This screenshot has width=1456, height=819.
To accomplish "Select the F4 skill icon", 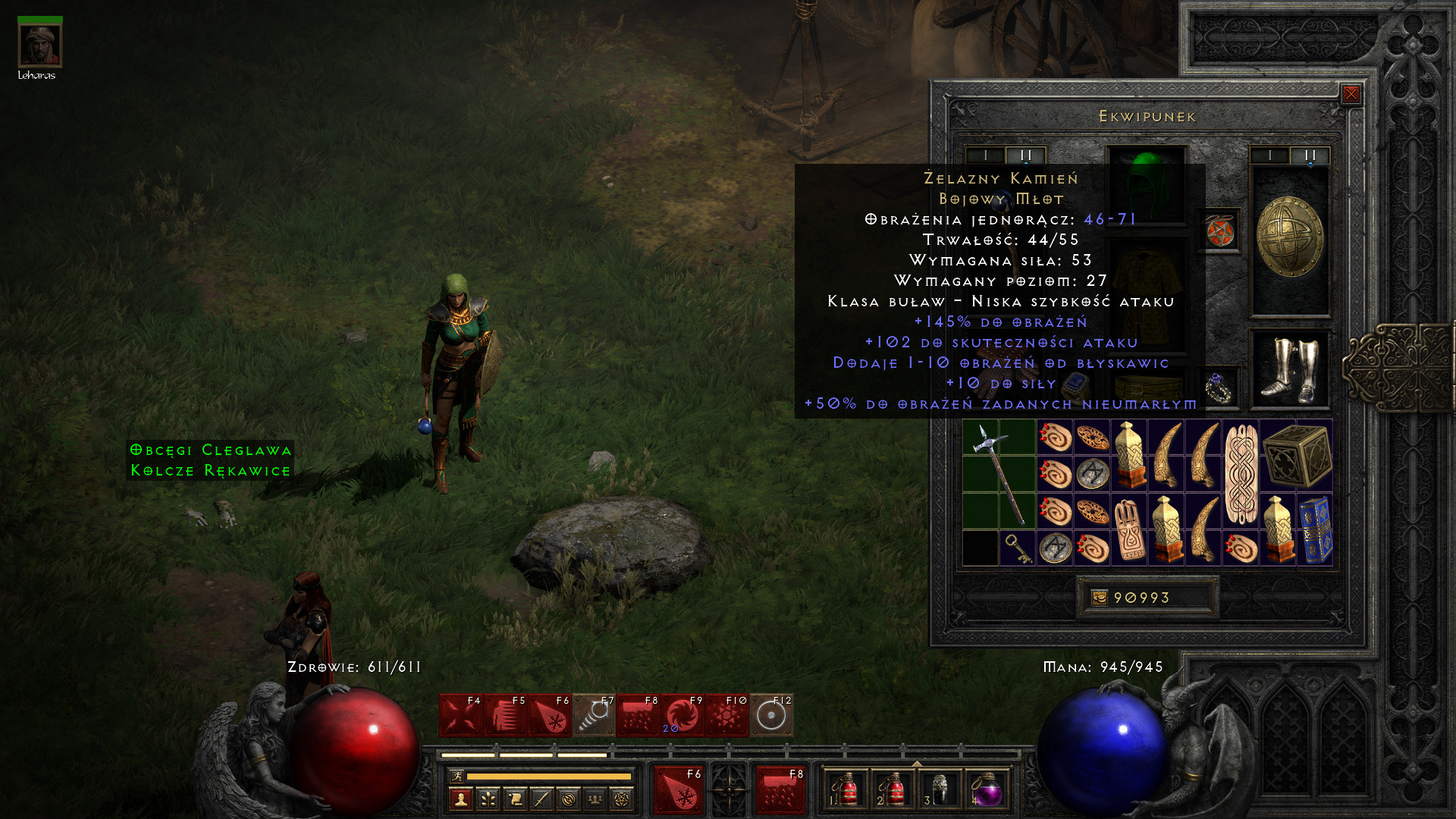I will point(460,715).
